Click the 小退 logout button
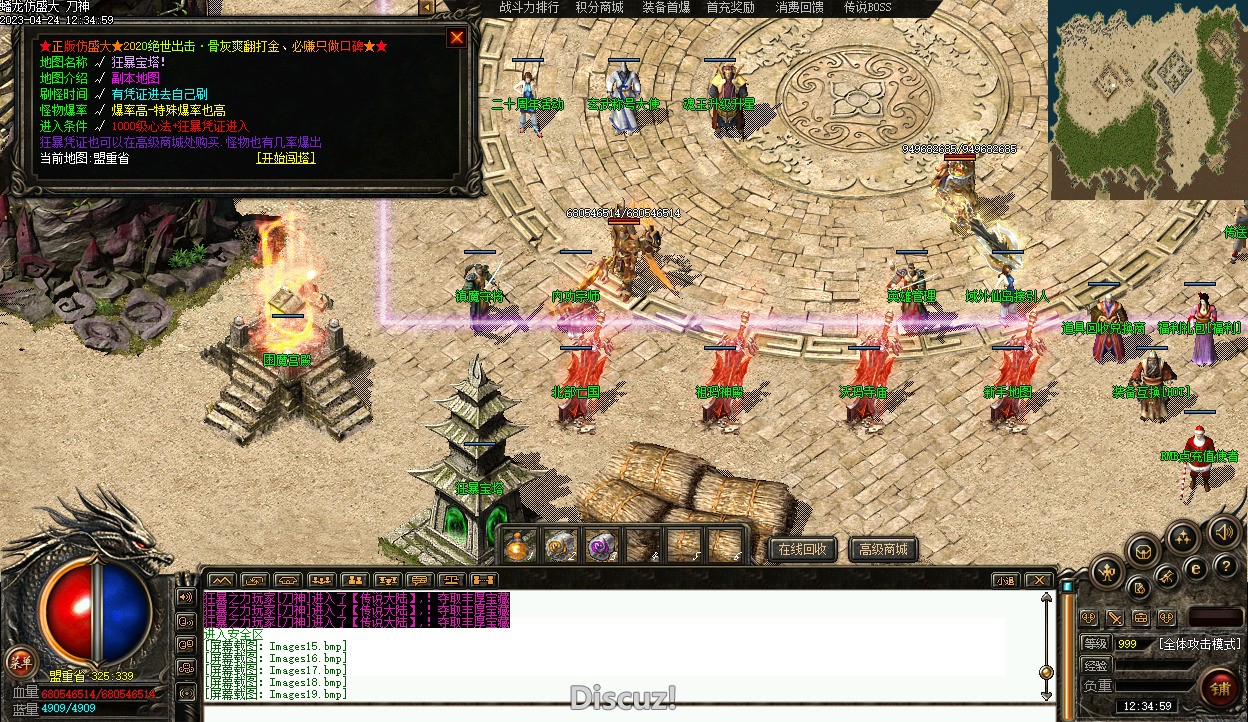 [1006, 580]
